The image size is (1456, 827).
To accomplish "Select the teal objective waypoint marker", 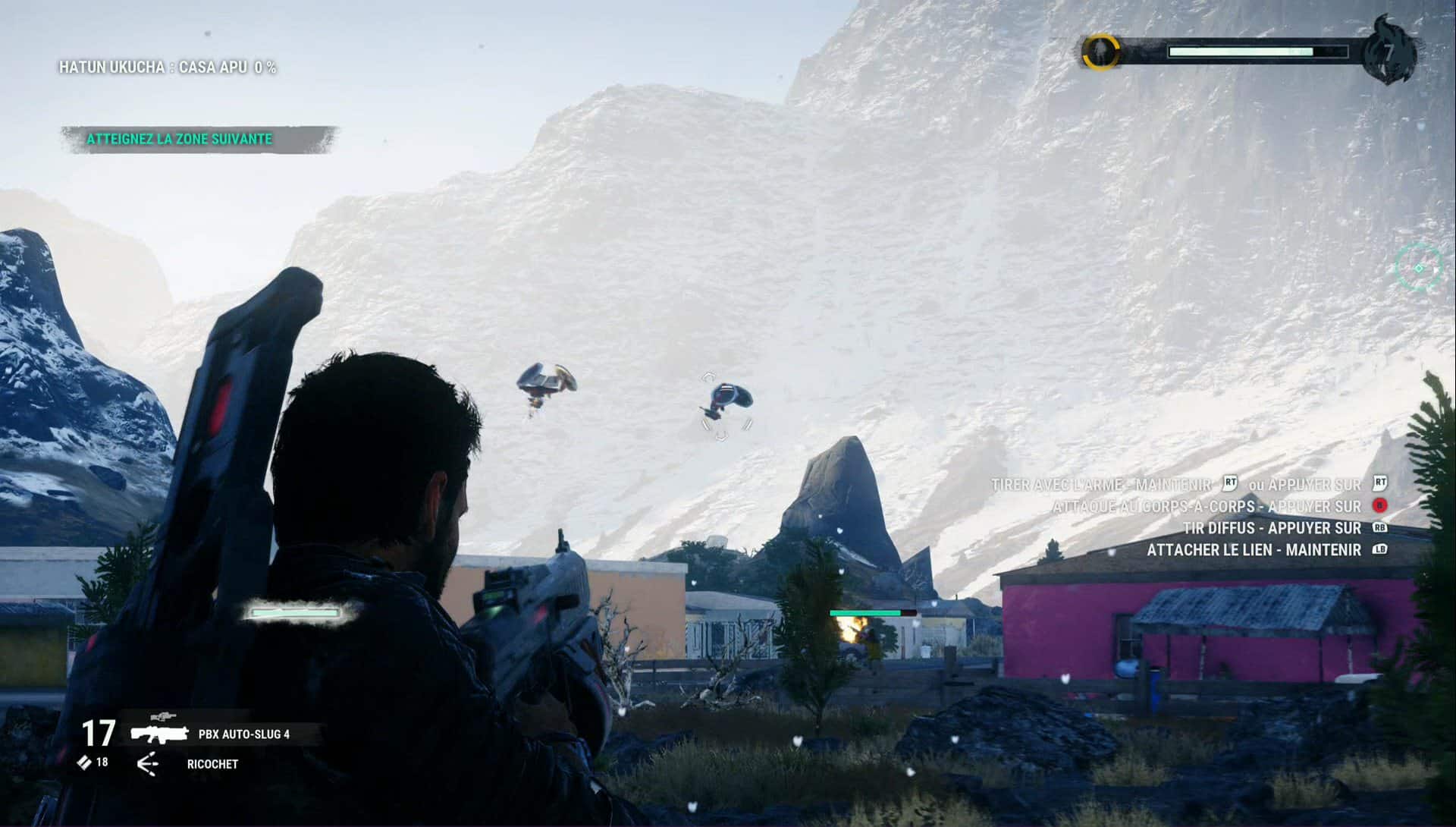I will tap(1419, 267).
